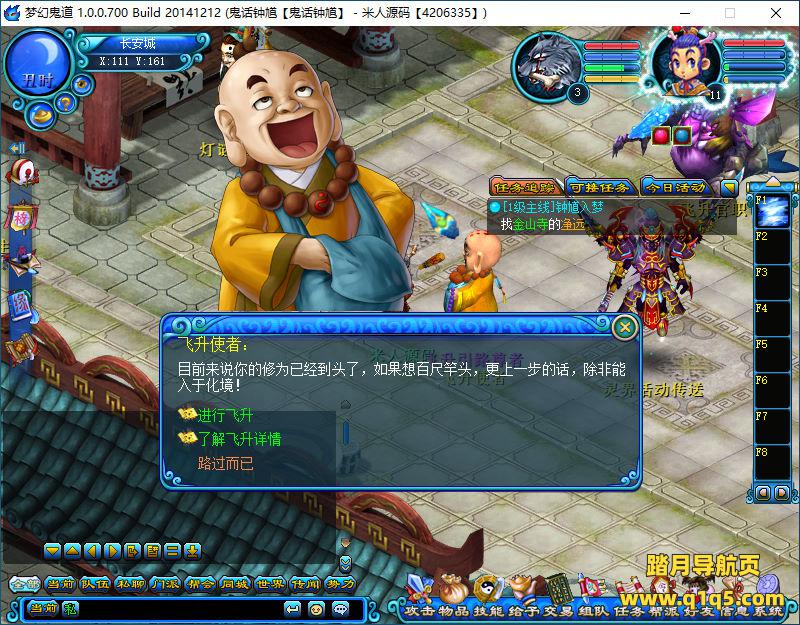Choose the 路过而已 reply
800x625 pixels.
point(225,463)
